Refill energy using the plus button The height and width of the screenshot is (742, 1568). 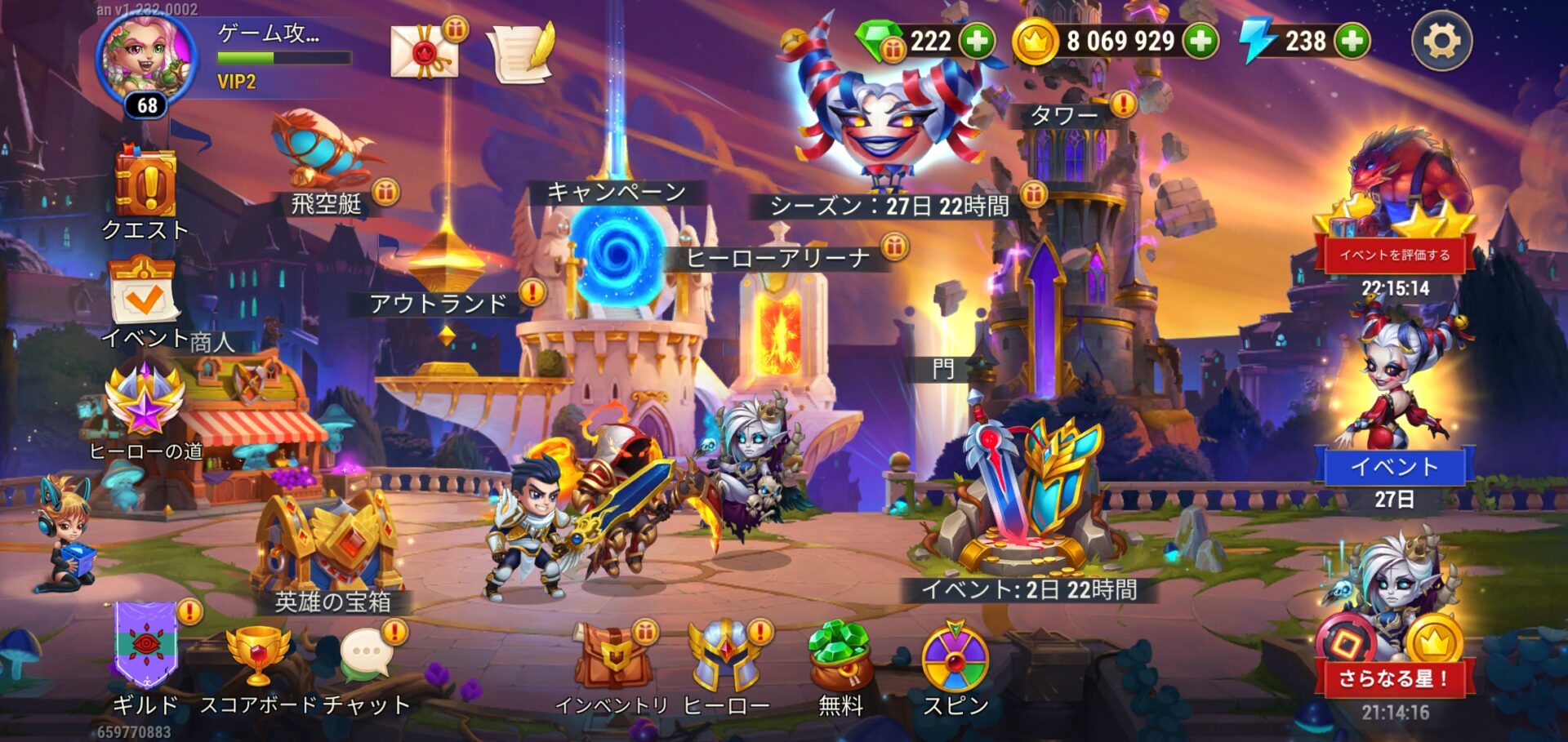[1352, 41]
